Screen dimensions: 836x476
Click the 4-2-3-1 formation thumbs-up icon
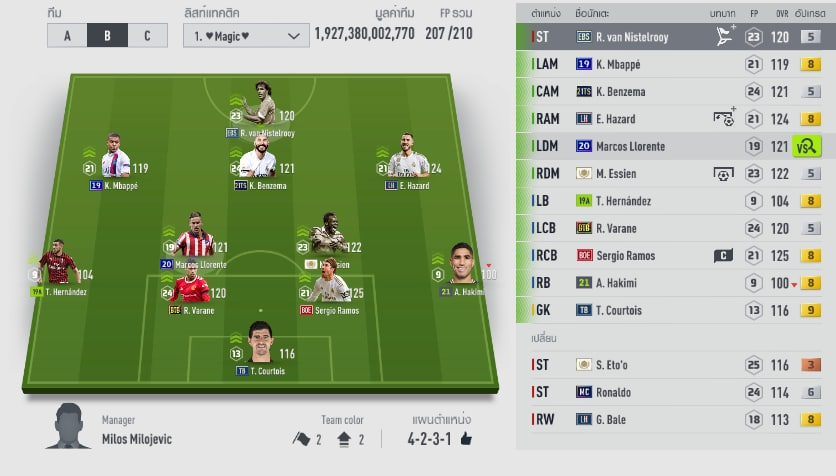pyautogui.click(x=466, y=439)
